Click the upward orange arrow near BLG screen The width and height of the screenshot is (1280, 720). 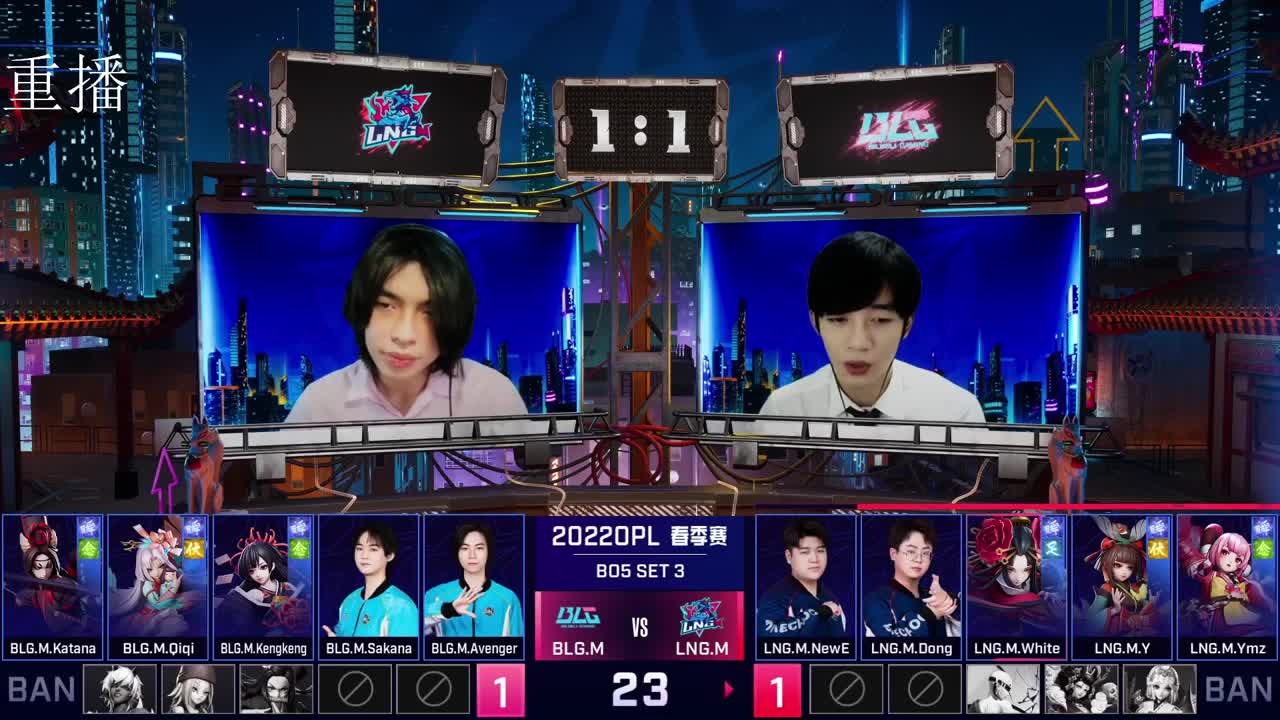pyautogui.click(x=1049, y=130)
